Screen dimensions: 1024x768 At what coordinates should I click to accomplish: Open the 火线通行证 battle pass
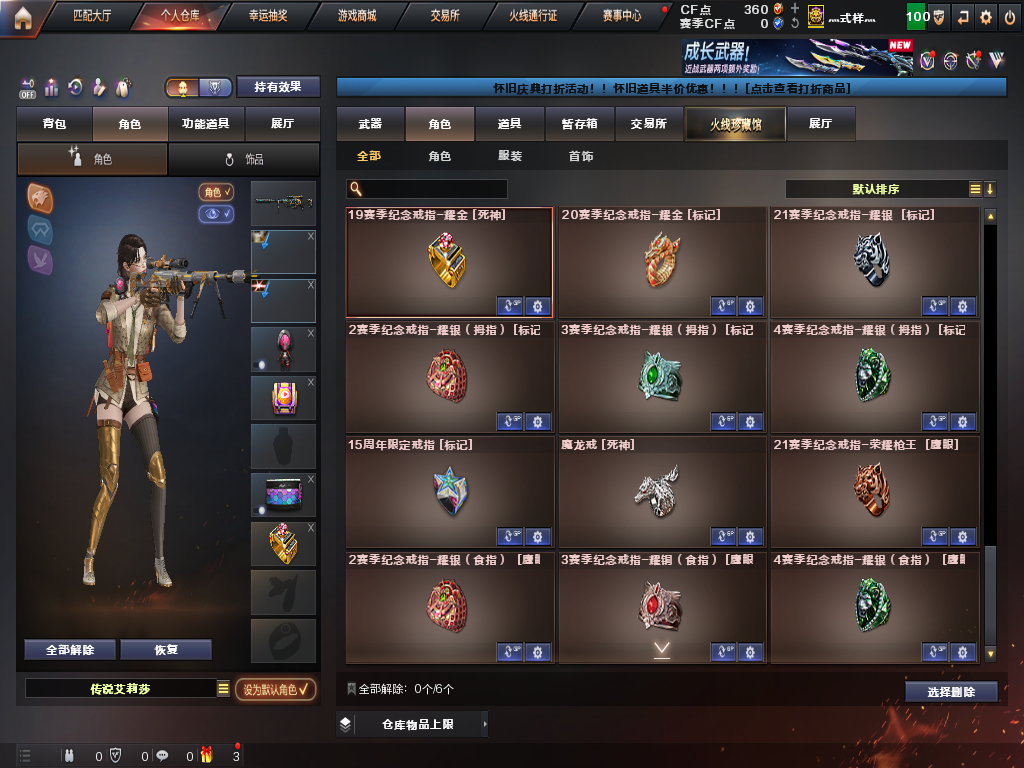click(x=532, y=16)
